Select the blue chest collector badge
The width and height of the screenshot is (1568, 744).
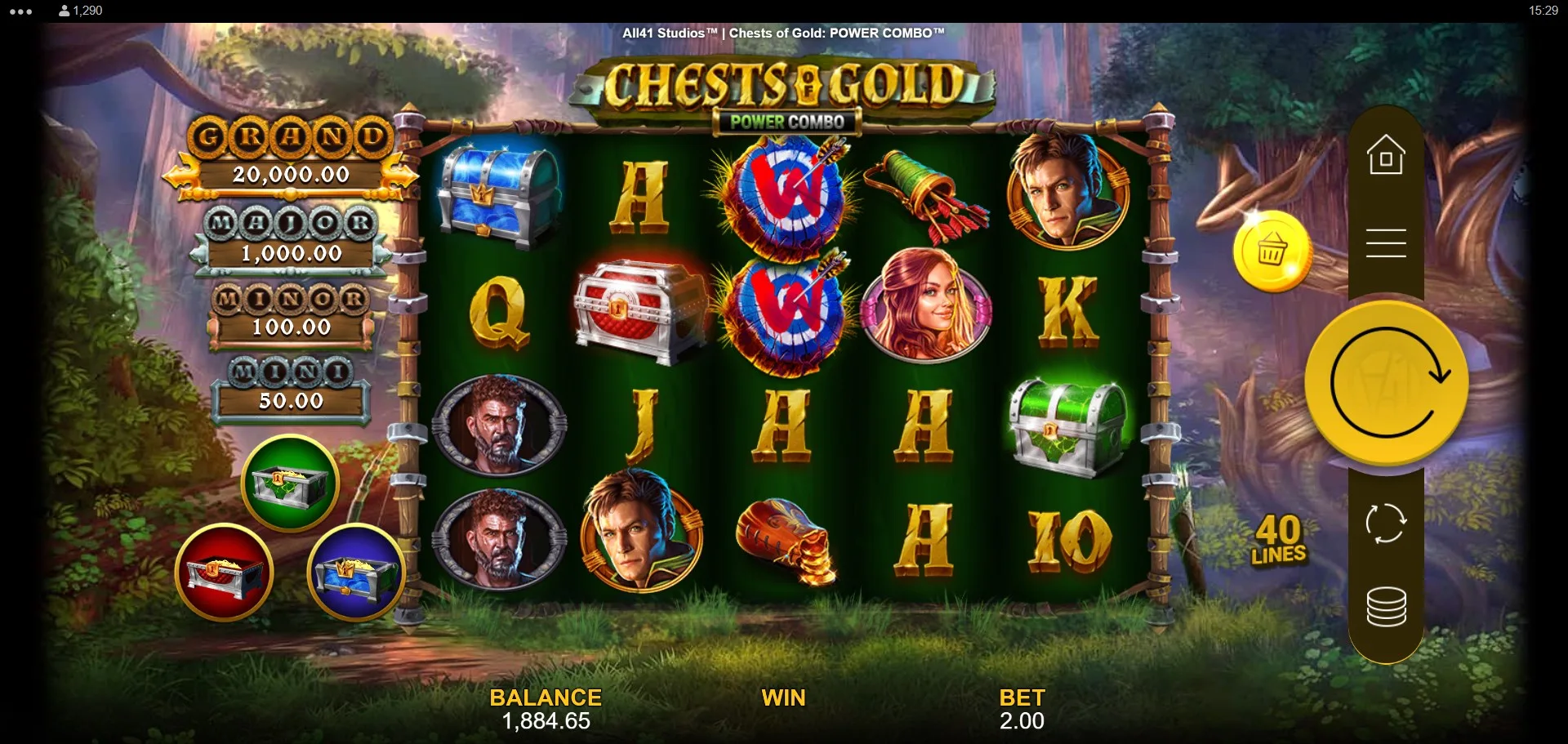click(x=355, y=572)
